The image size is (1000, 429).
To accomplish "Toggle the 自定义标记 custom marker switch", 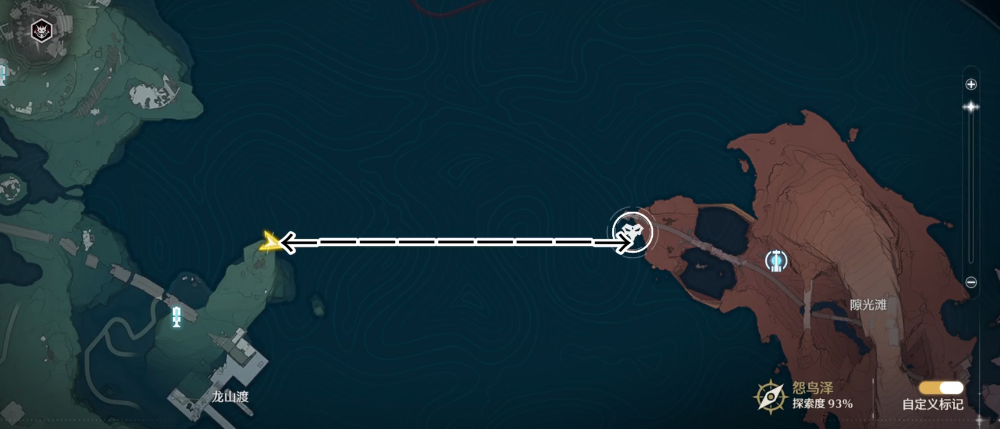I will click(x=941, y=388).
